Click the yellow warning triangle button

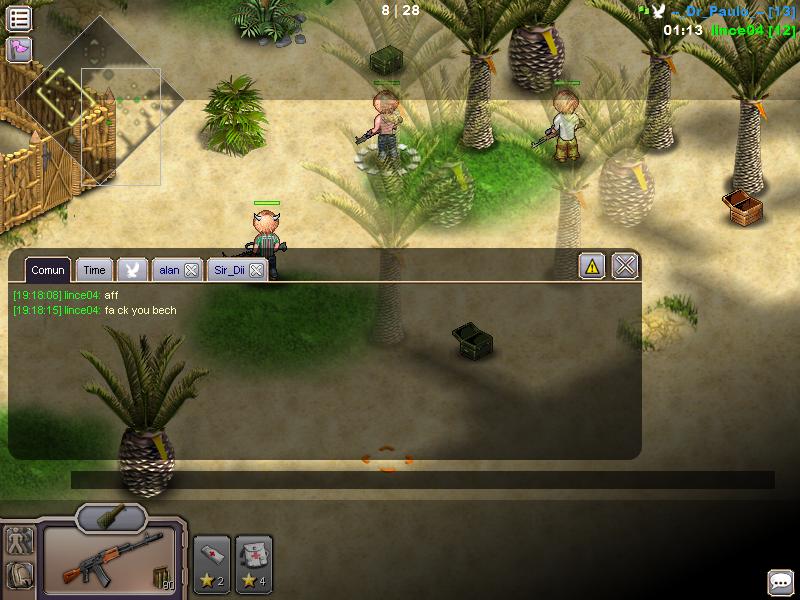click(x=592, y=266)
